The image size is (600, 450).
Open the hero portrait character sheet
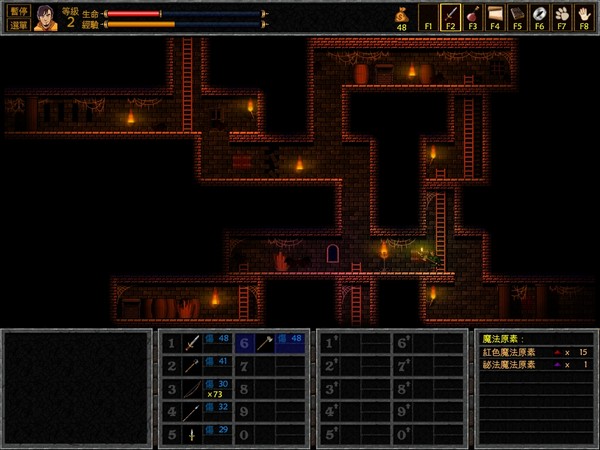46,16
